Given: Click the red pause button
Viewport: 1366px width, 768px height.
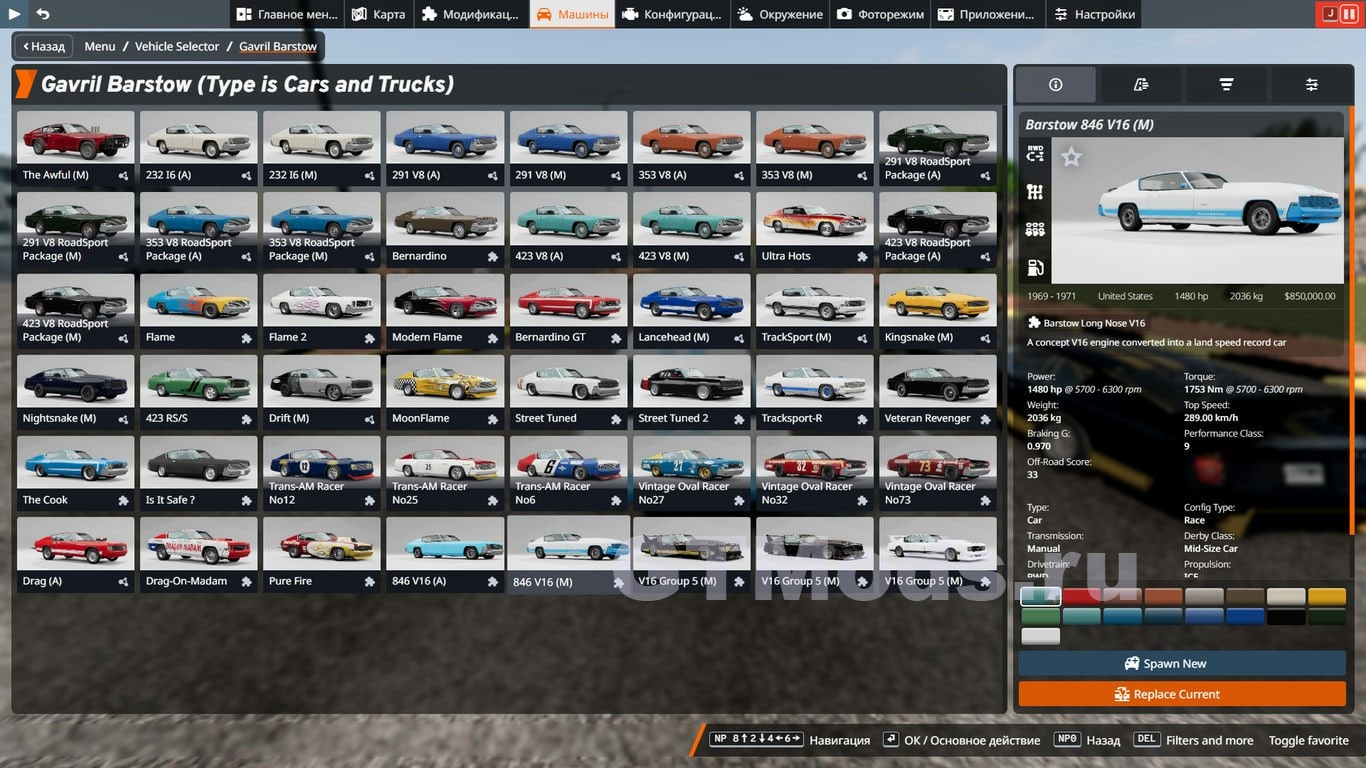Looking at the screenshot, I should pos(1349,14).
